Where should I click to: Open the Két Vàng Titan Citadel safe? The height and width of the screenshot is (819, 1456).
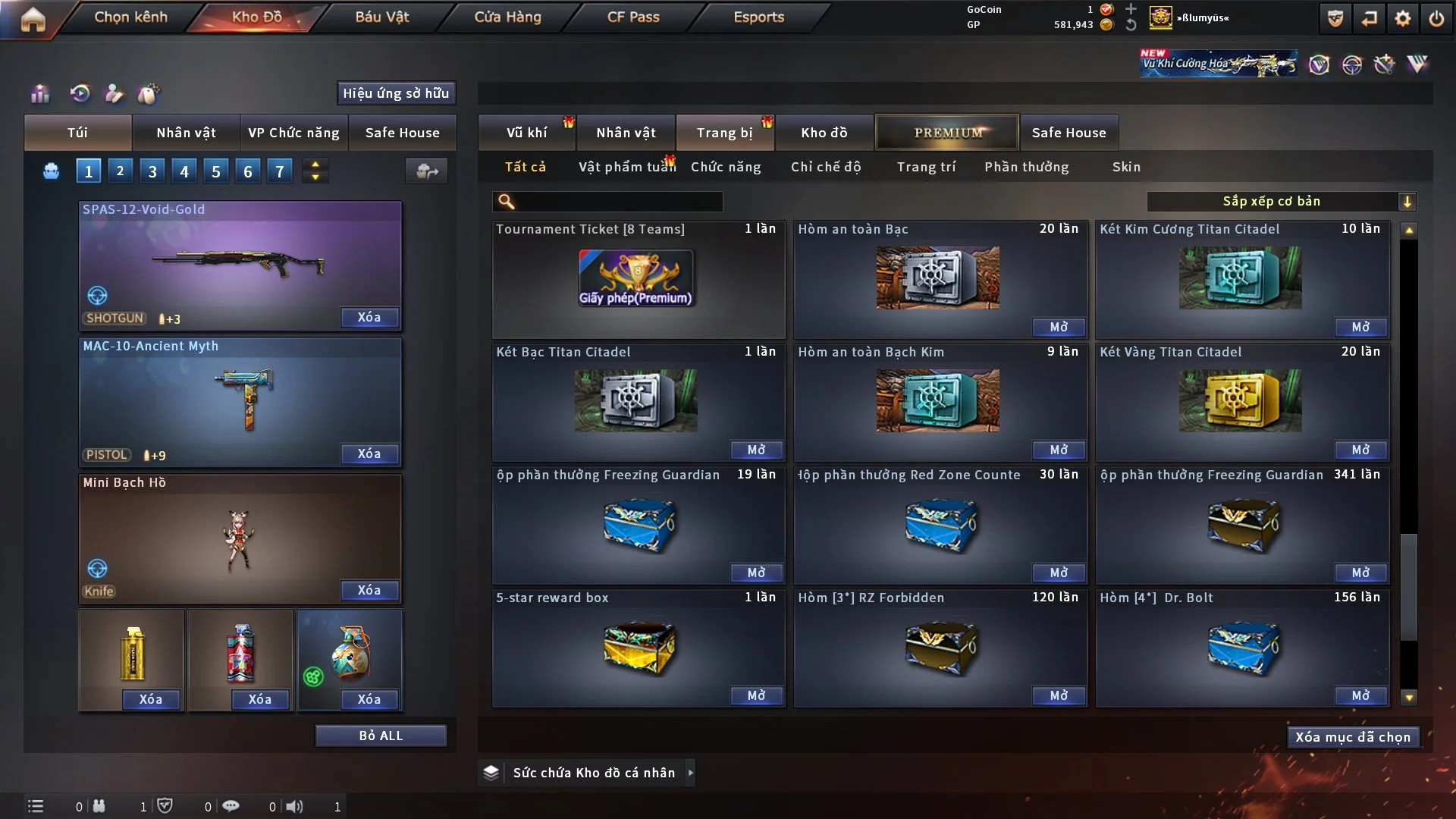click(x=1360, y=450)
